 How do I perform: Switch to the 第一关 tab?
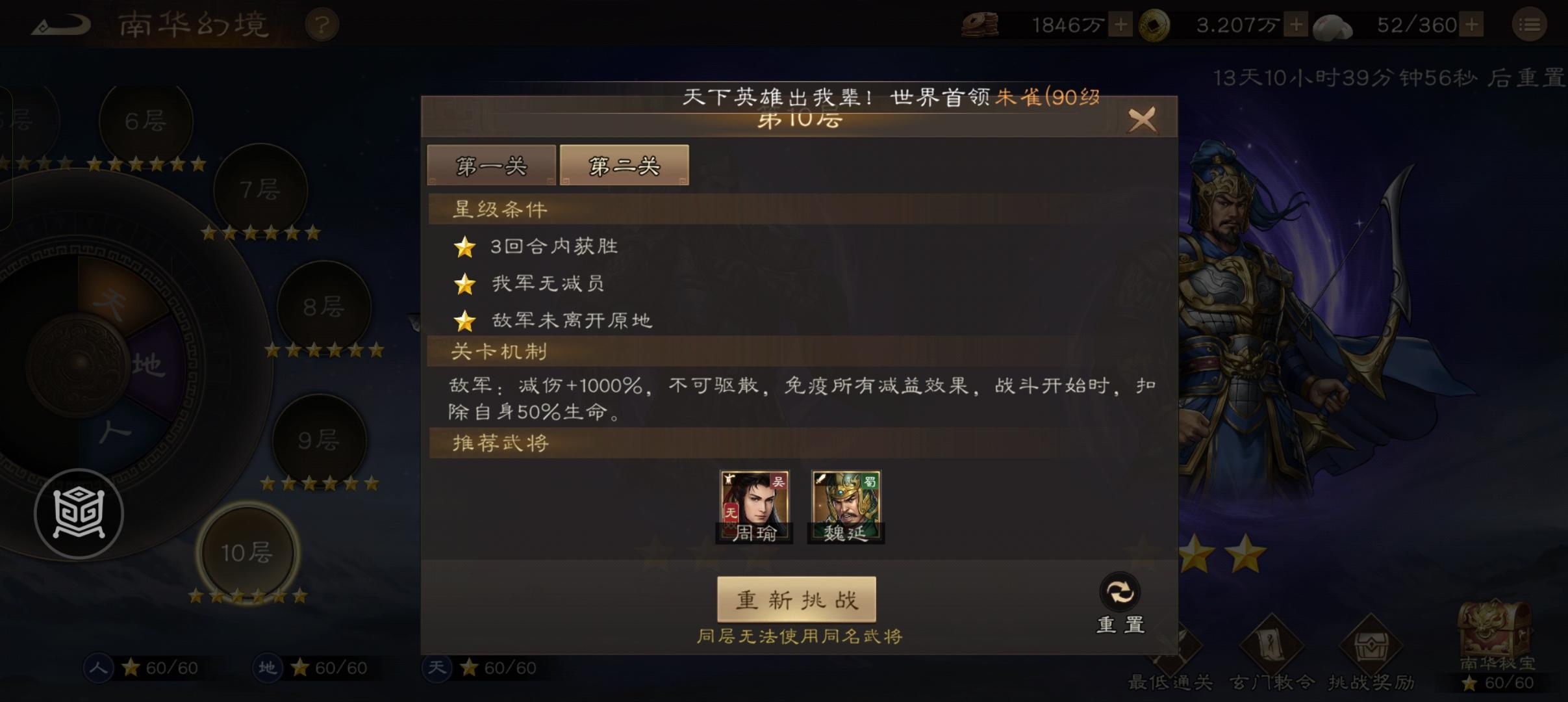pyautogui.click(x=492, y=165)
